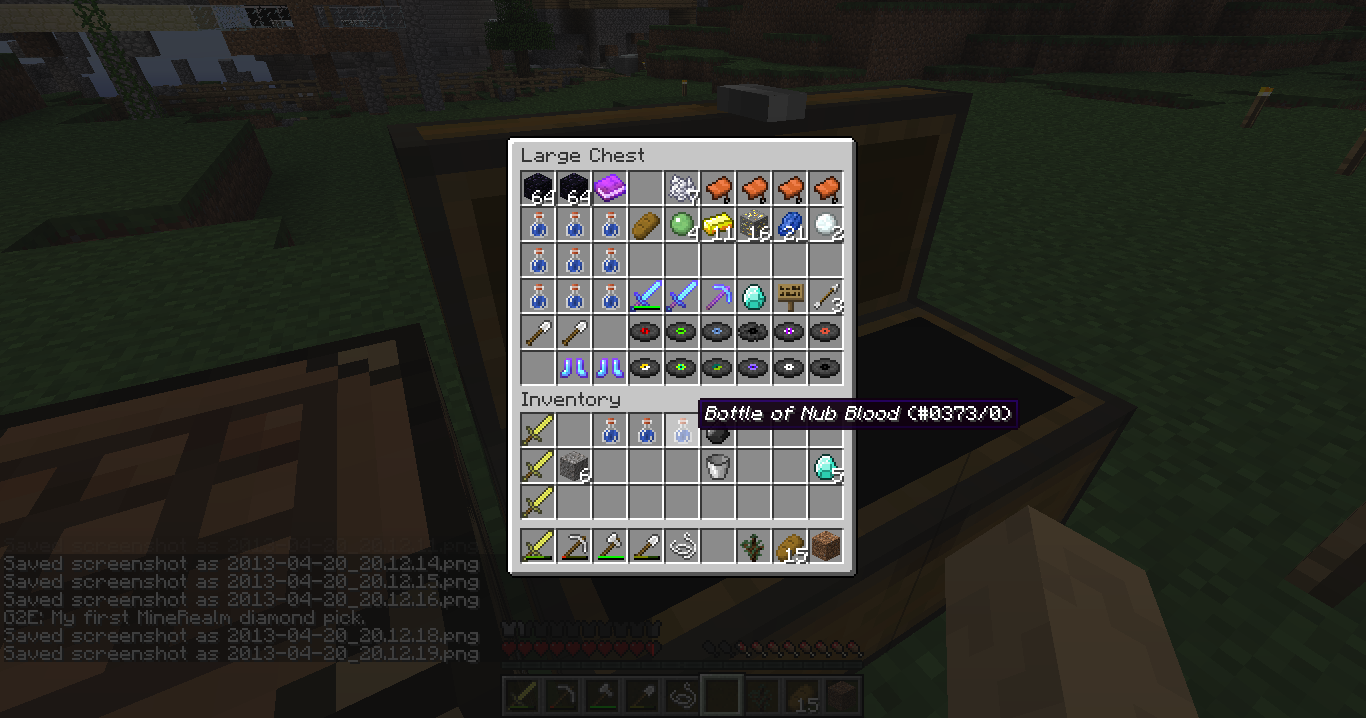Pick up the stack of 5 diamonds
1366x718 pixels.
826,466
